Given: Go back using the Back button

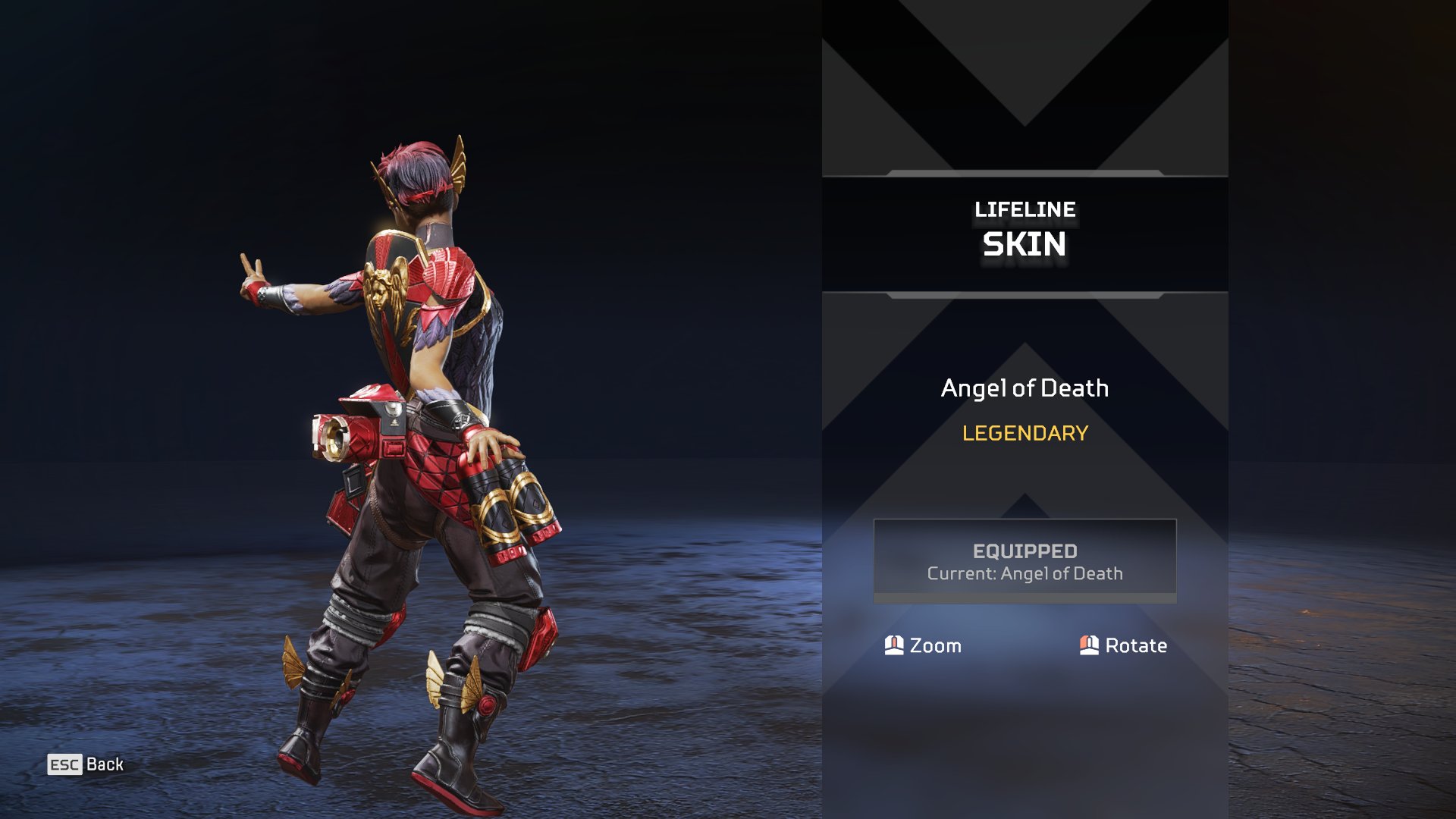Looking at the screenshot, I should click(x=86, y=764).
